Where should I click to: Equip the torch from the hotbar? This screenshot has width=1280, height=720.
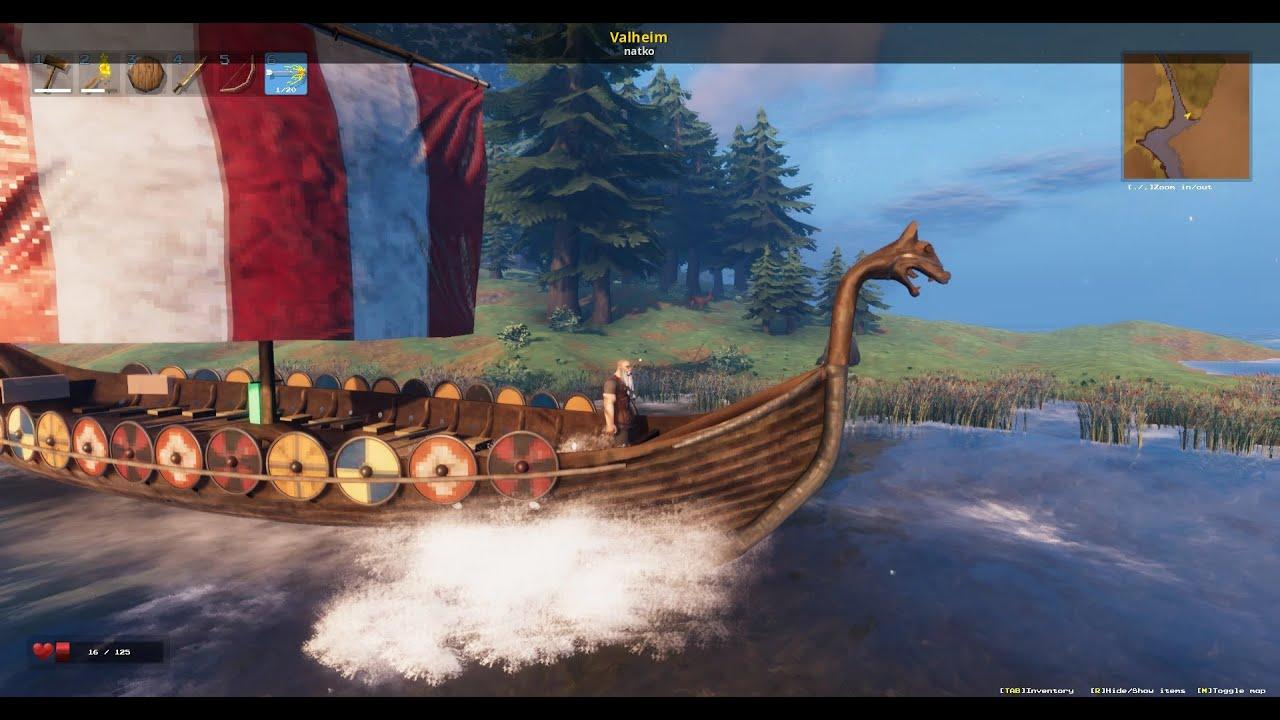tap(99, 74)
